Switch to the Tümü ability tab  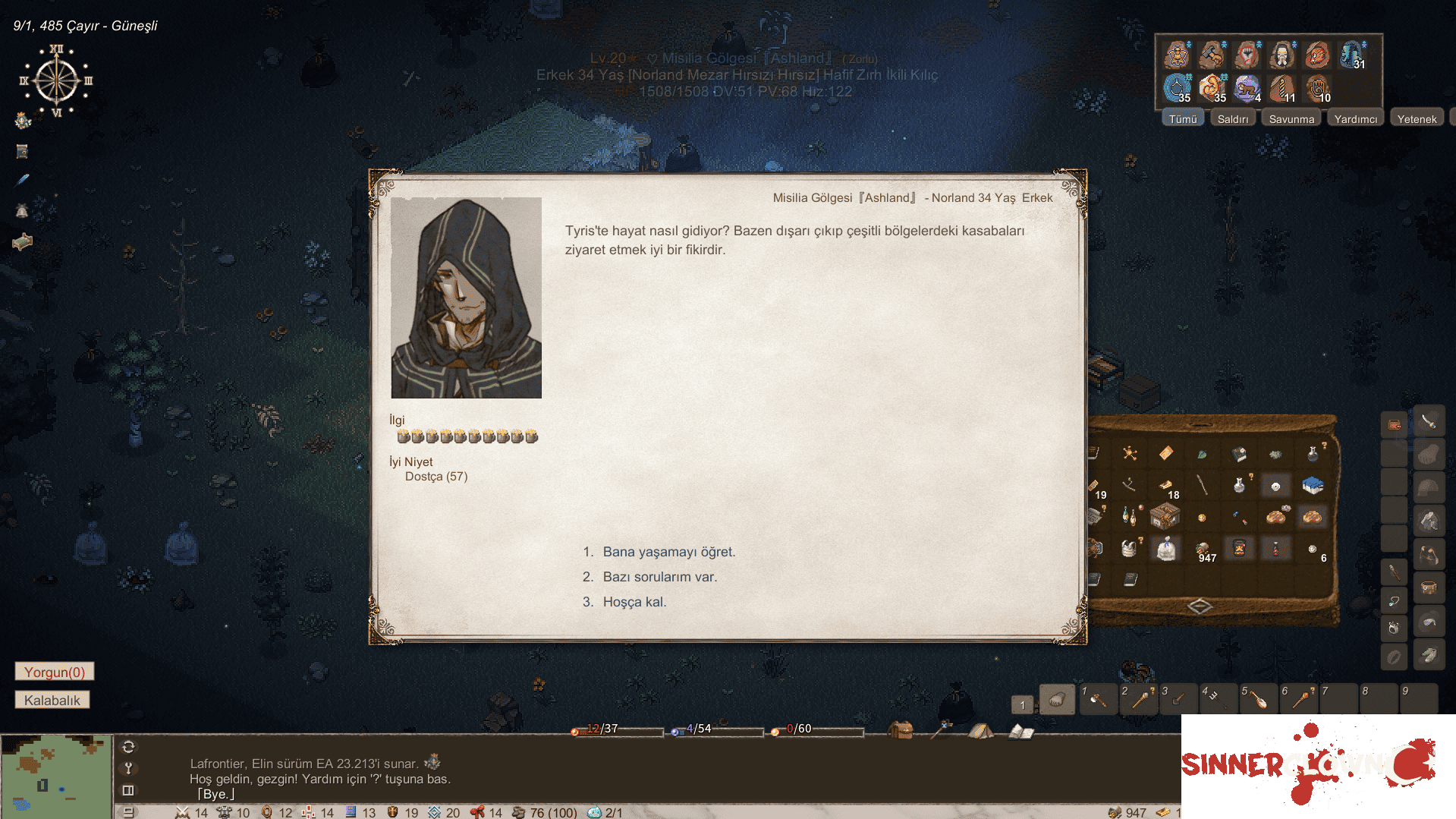(1182, 119)
